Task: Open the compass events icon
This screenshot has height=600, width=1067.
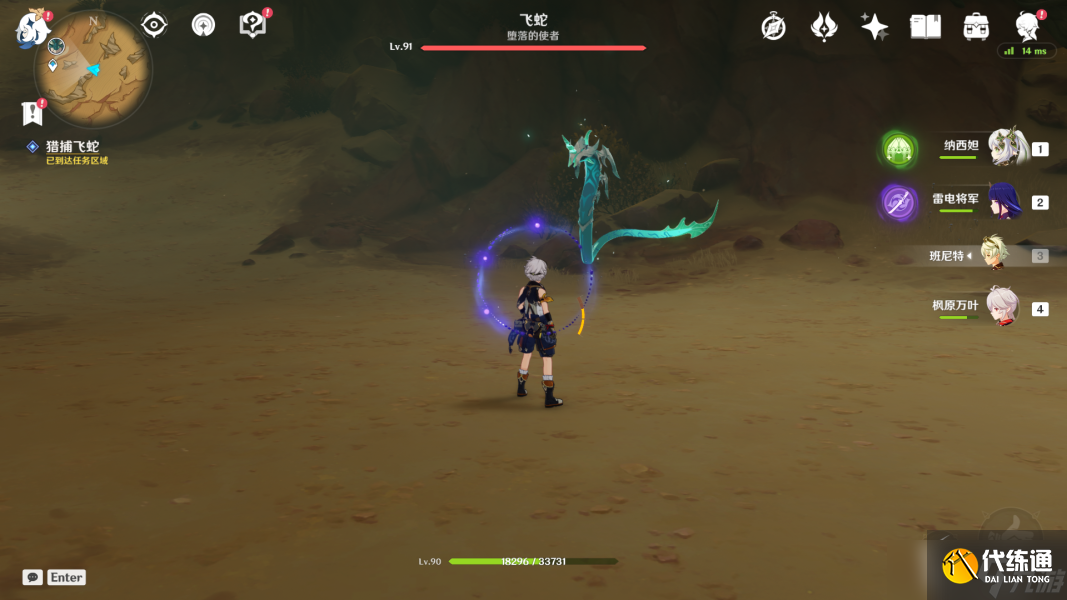Action: [x=773, y=27]
